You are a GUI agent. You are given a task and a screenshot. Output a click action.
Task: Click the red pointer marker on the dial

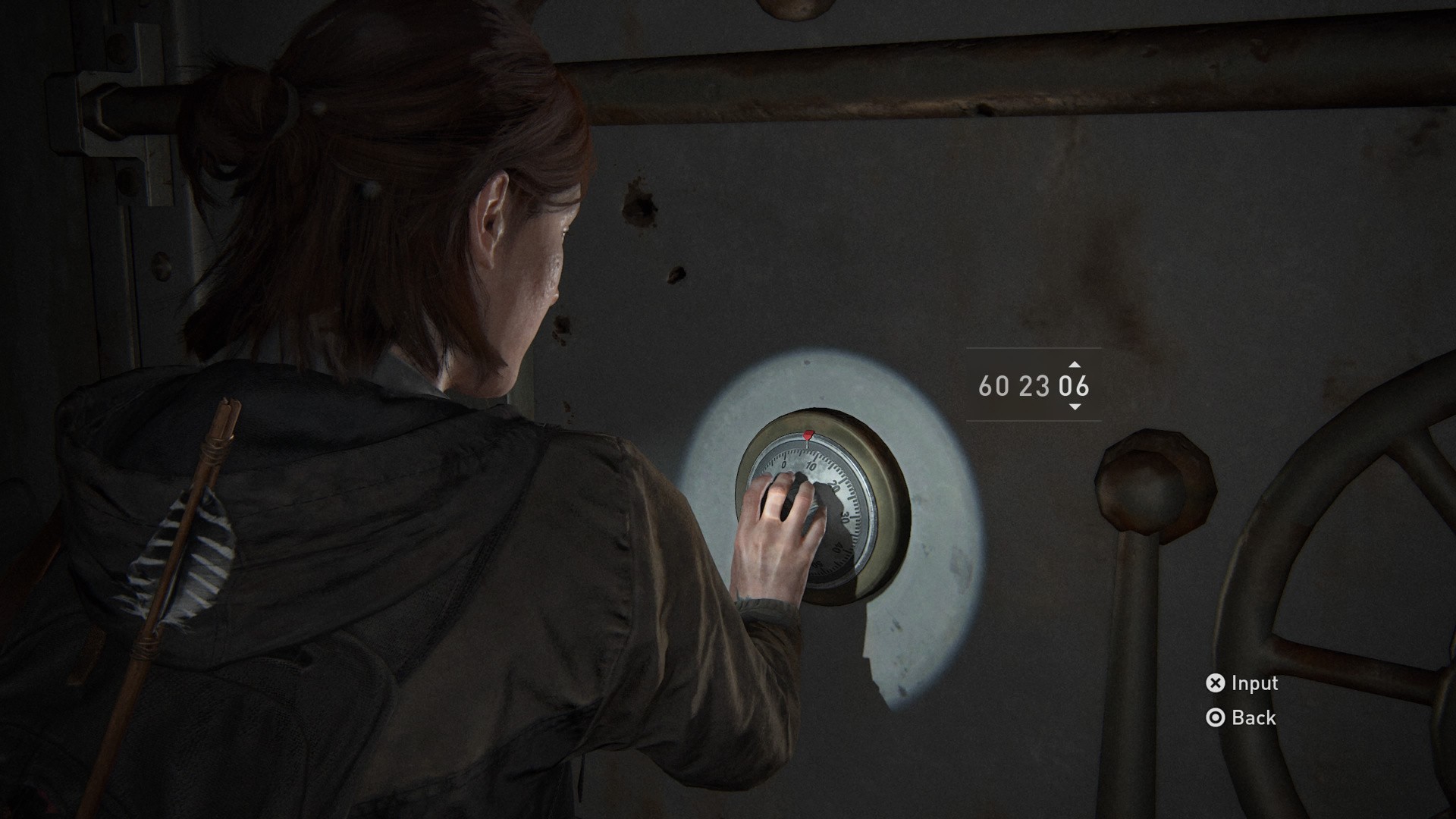807,435
